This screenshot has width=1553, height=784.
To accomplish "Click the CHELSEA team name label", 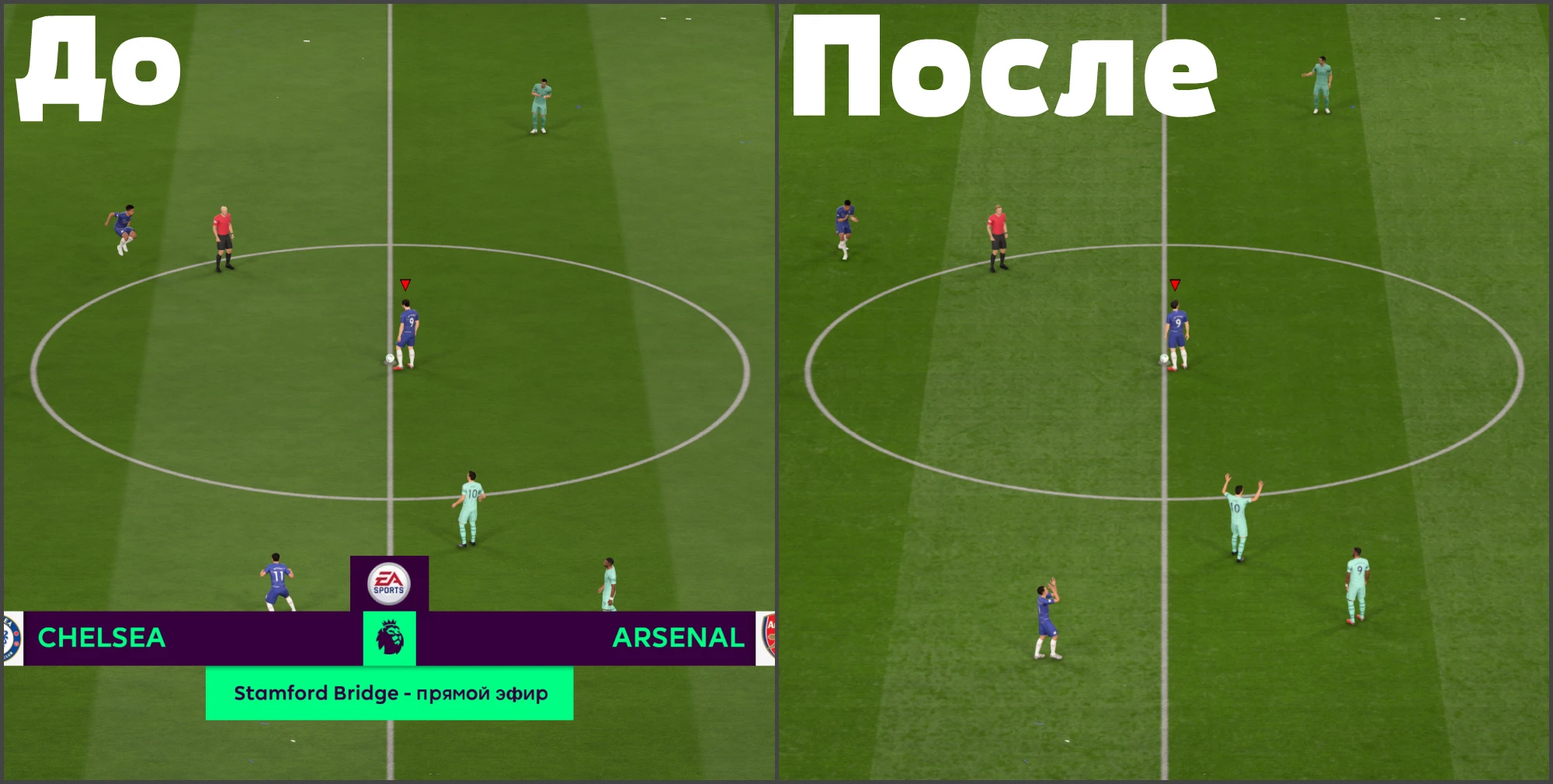I will (x=102, y=639).
